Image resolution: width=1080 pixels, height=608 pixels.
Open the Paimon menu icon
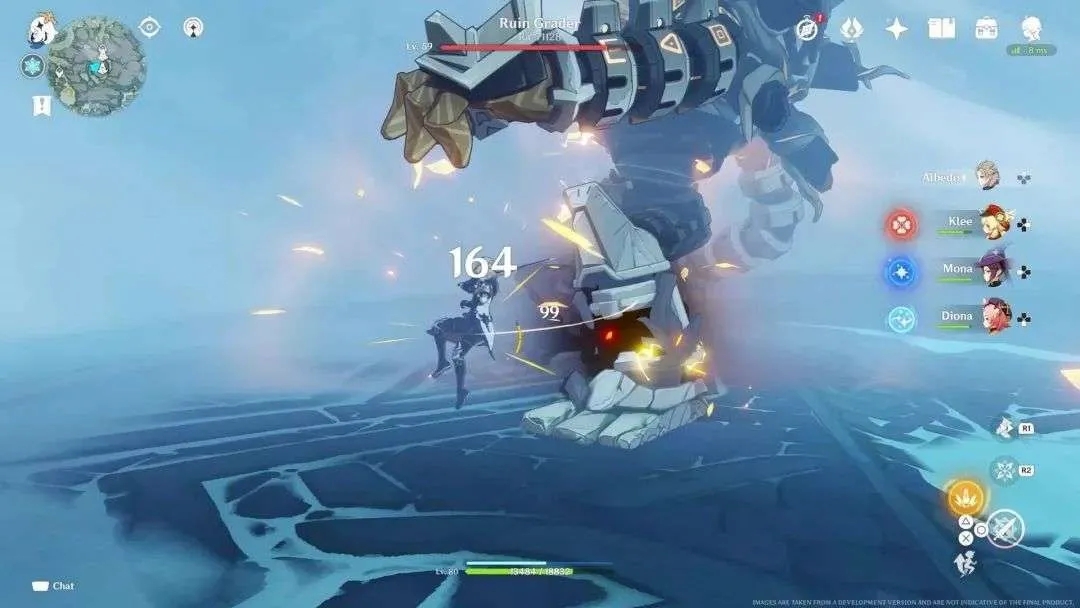[x=43, y=27]
